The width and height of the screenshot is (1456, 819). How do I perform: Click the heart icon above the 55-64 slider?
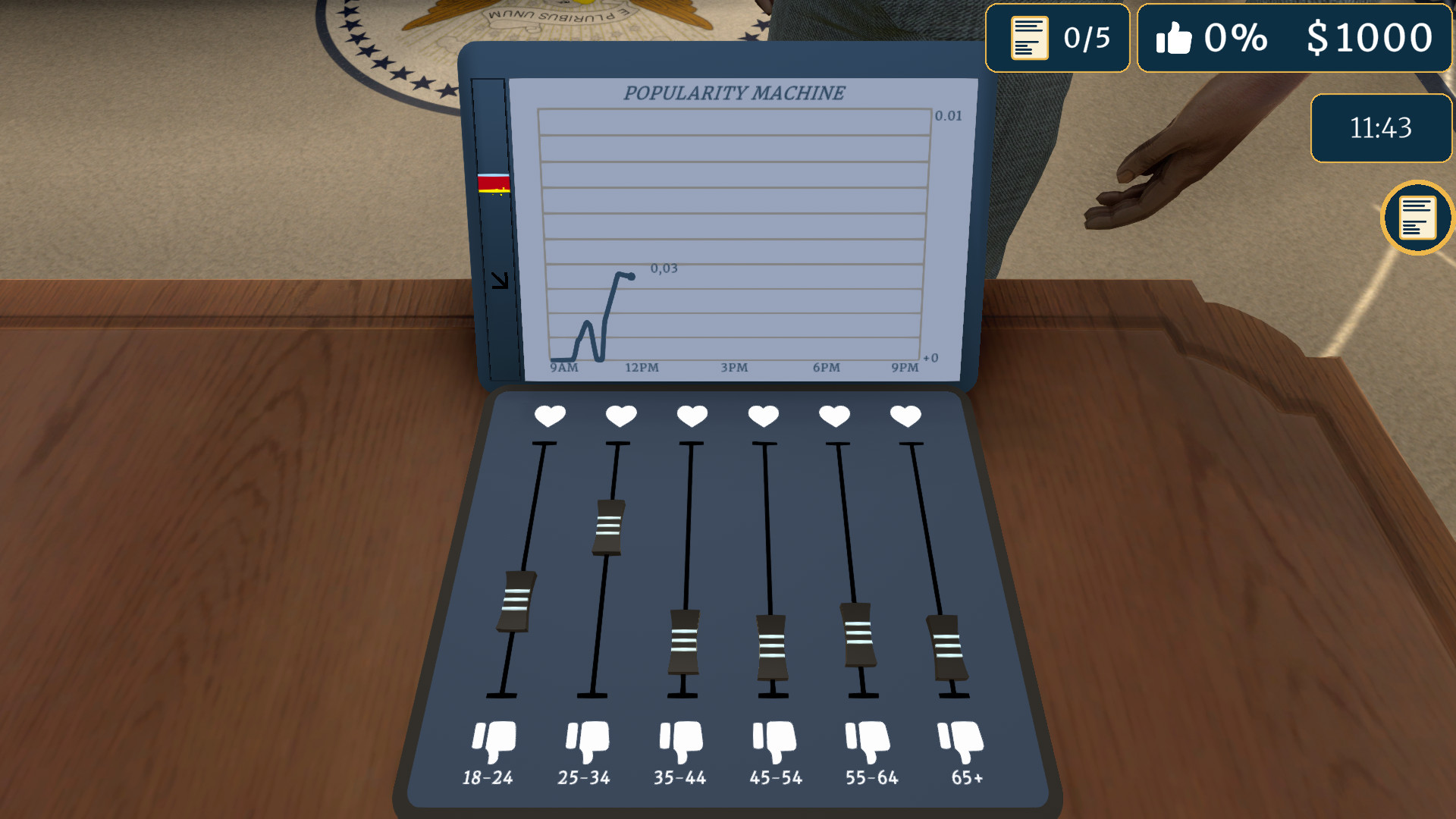coord(835,416)
